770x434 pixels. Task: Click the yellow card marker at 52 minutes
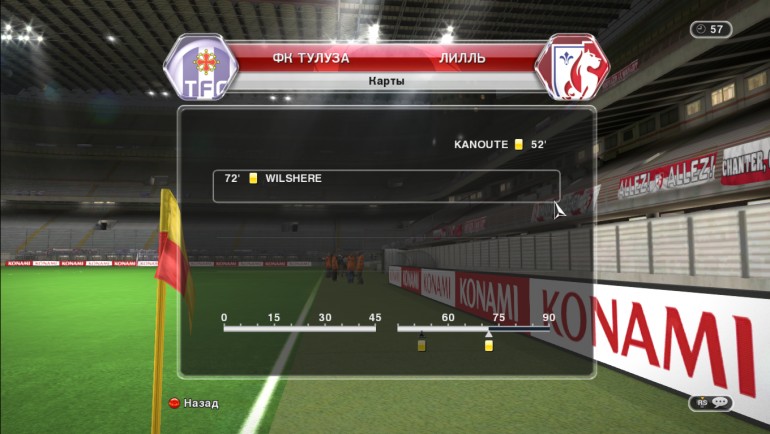coord(421,345)
